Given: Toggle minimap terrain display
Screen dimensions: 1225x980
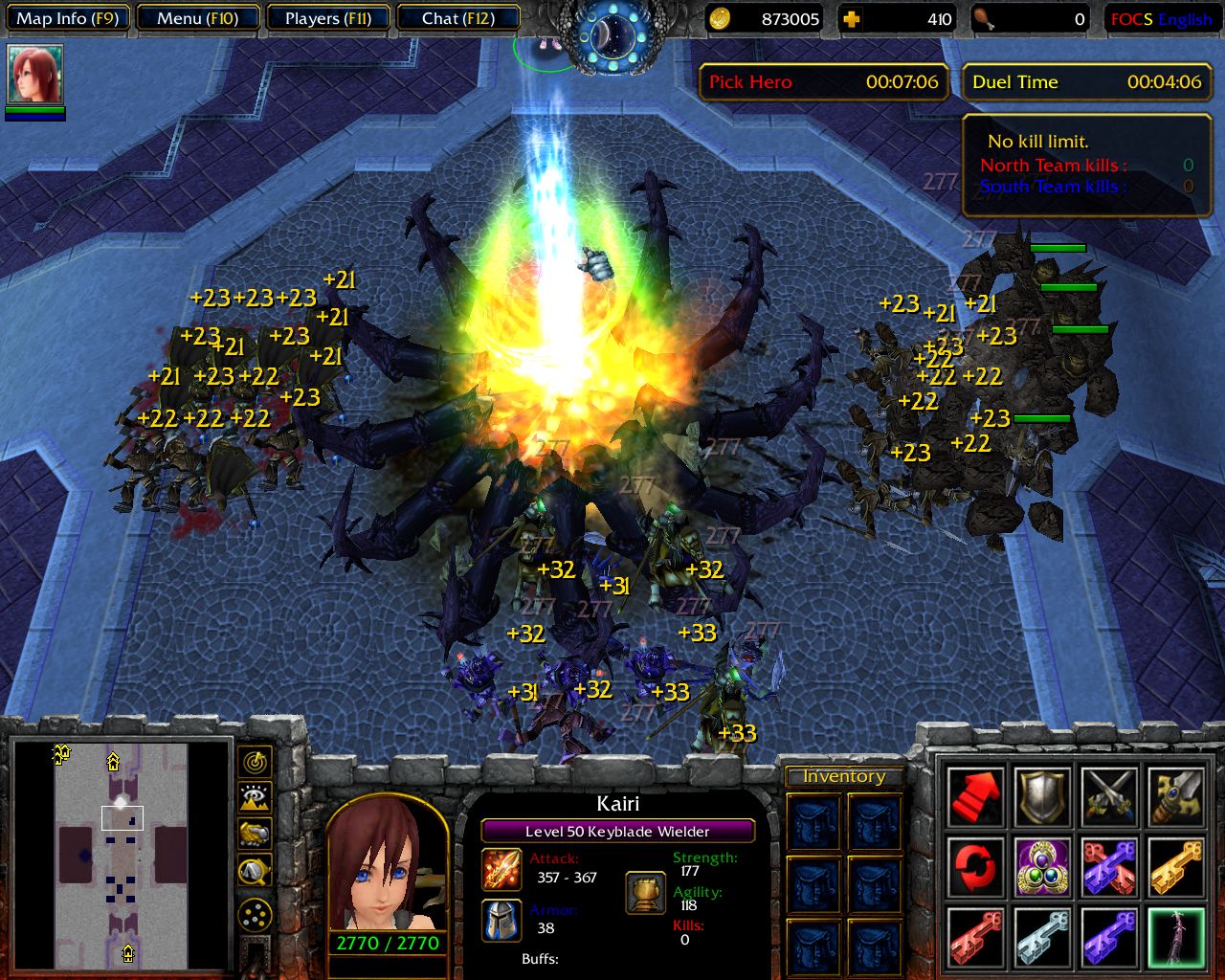Looking at the screenshot, I should click(x=255, y=798).
